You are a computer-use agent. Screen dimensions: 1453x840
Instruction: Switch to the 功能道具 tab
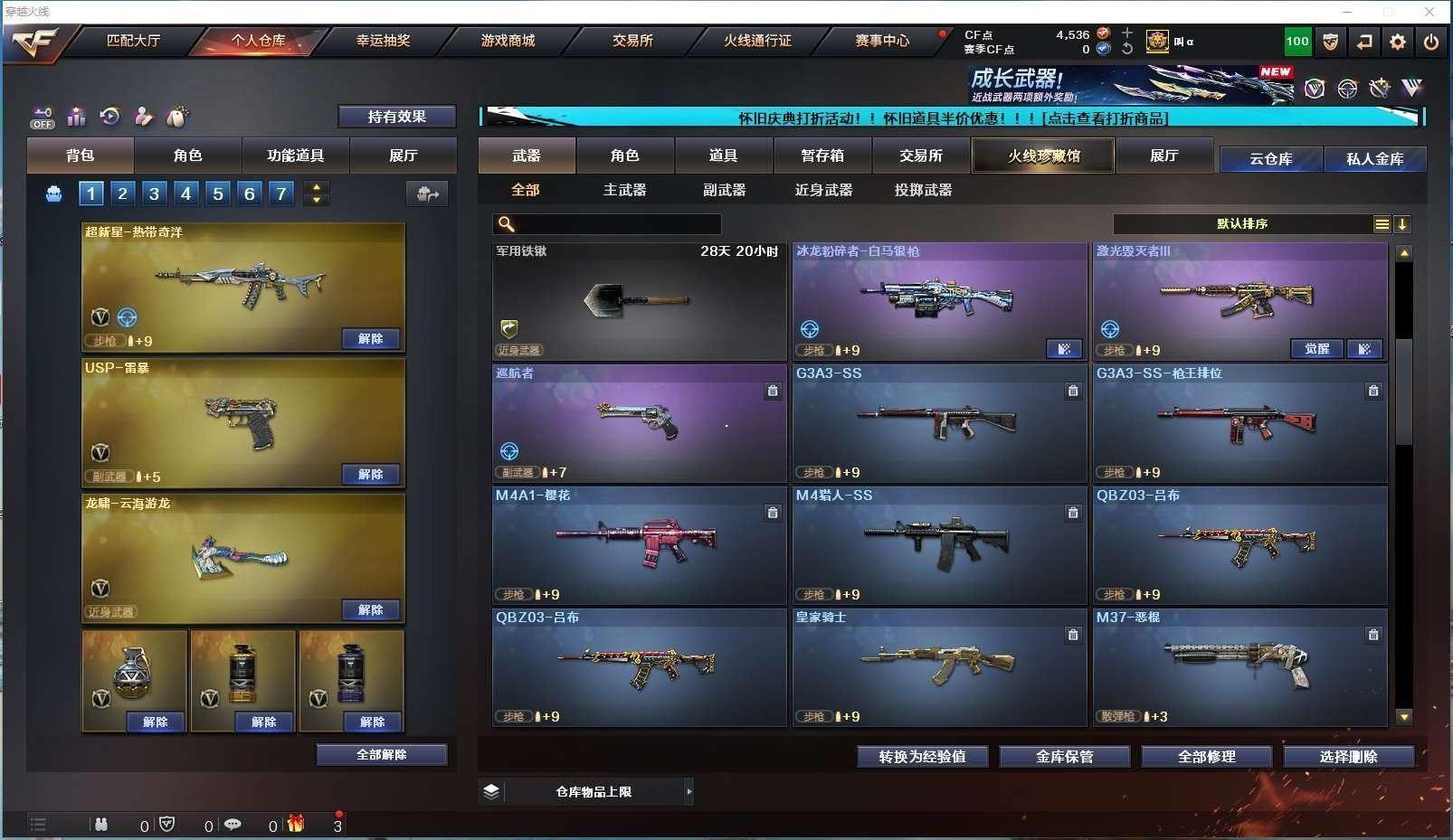(x=295, y=156)
